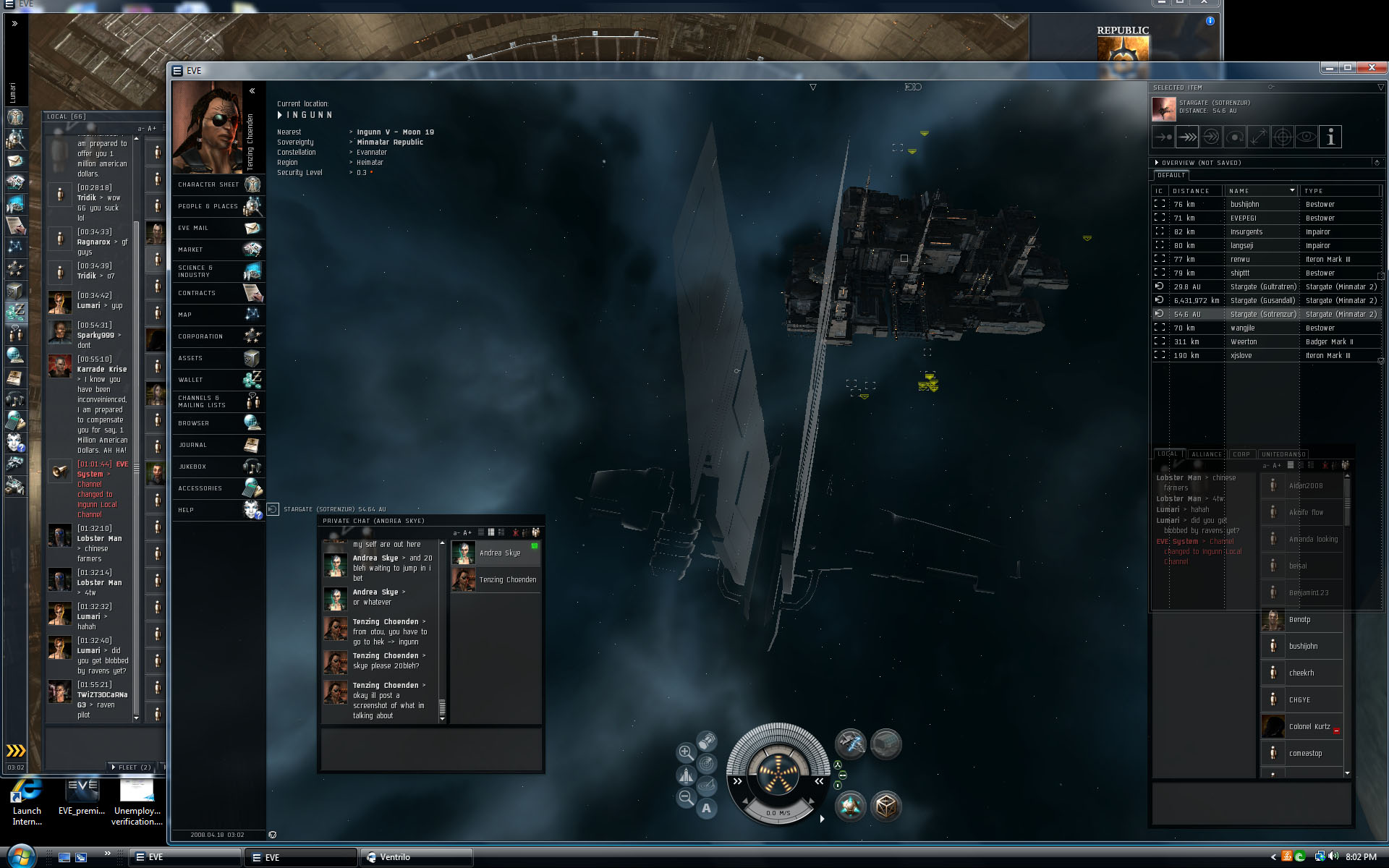Switch to the Alliance chat tab
The image size is (1389, 868).
[x=1206, y=454]
